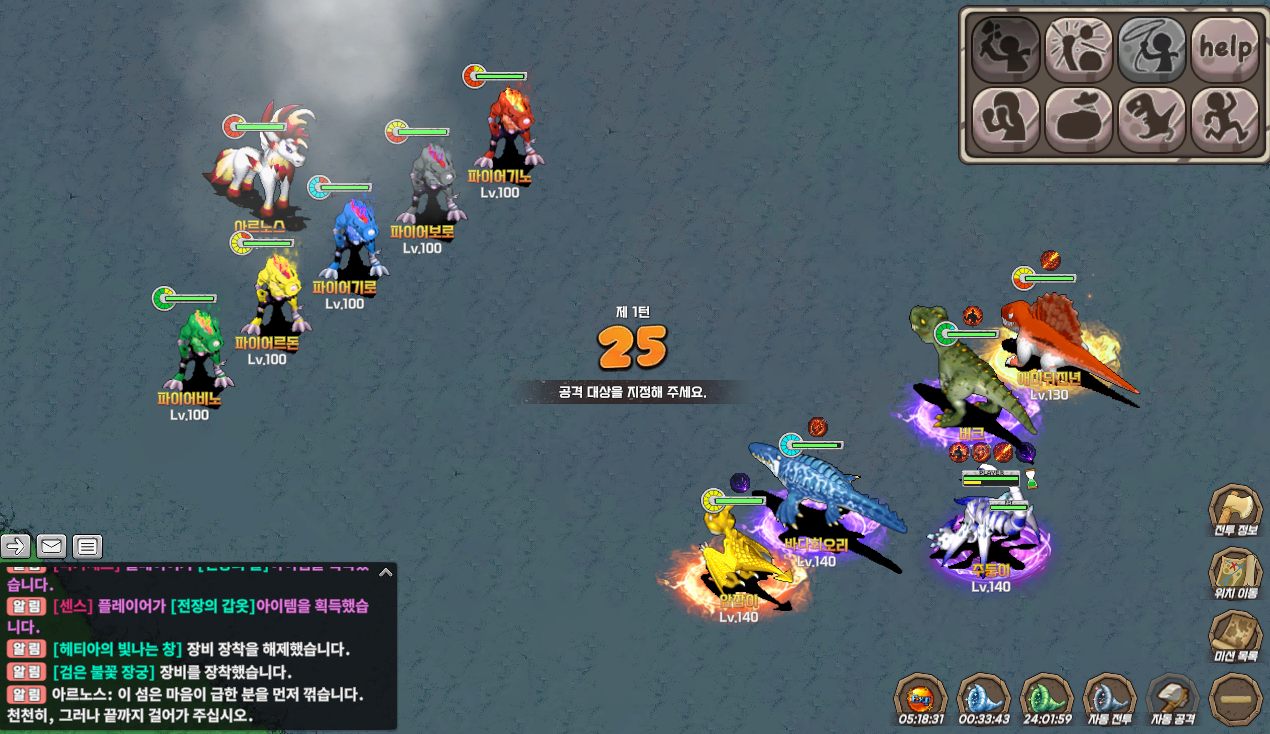This screenshot has height=734, width=1270.
Task: Open 전투 정보 battle info
Action: coord(1236,511)
